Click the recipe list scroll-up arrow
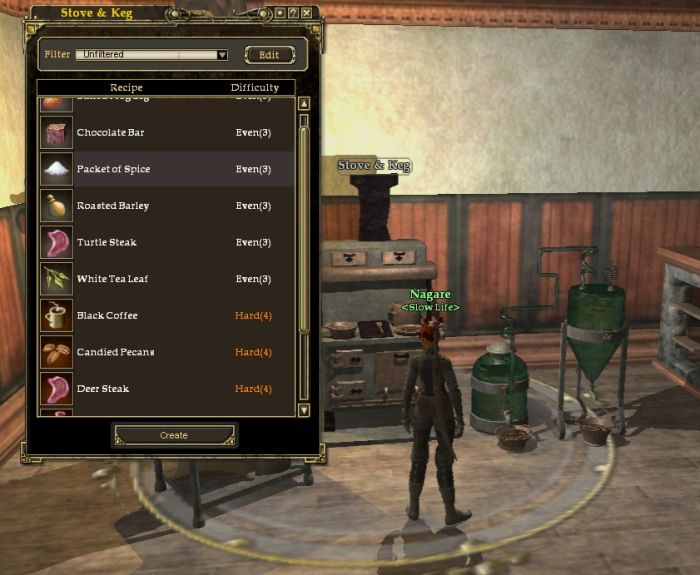The width and height of the screenshot is (700, 575). 304,103
